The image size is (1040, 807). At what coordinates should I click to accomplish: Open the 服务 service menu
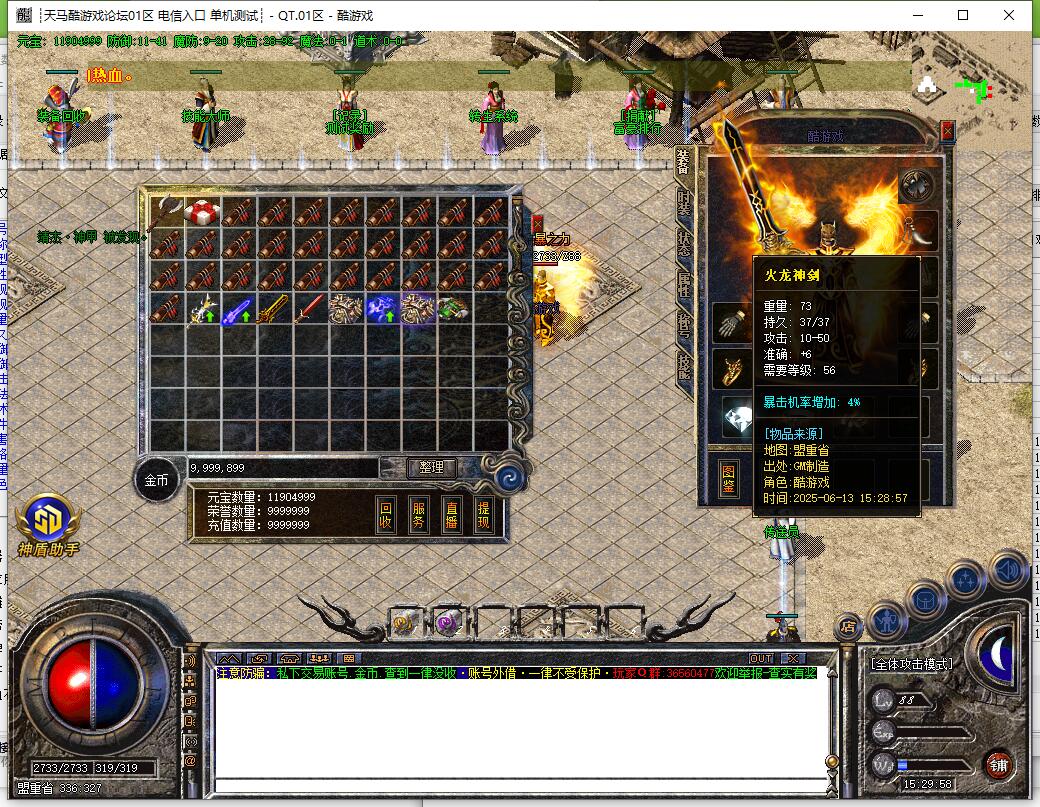(x=419, y=514)
